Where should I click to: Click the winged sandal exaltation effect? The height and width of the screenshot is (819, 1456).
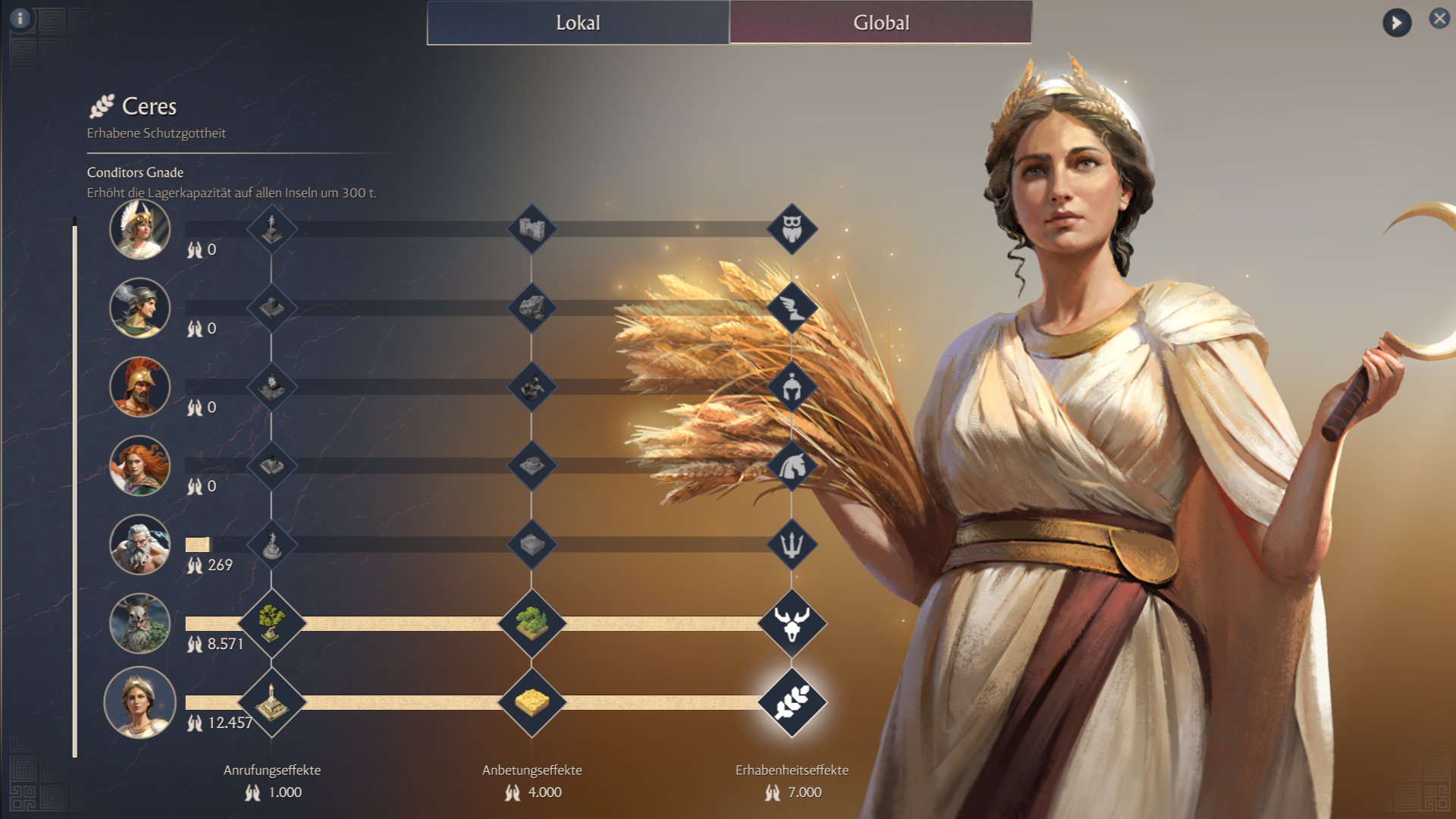pos(792,308)
